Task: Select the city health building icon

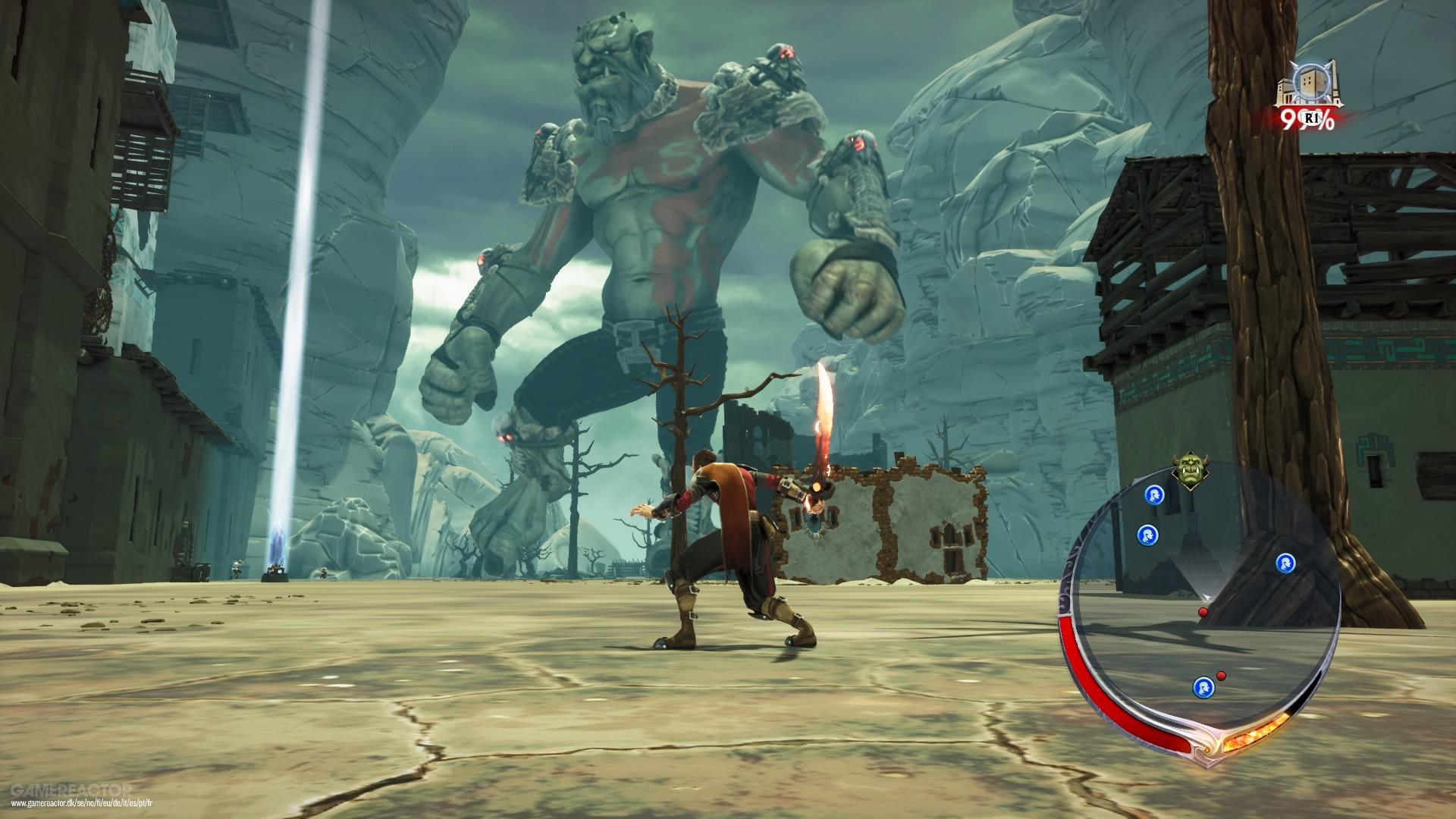Action: coord(1310,81)
